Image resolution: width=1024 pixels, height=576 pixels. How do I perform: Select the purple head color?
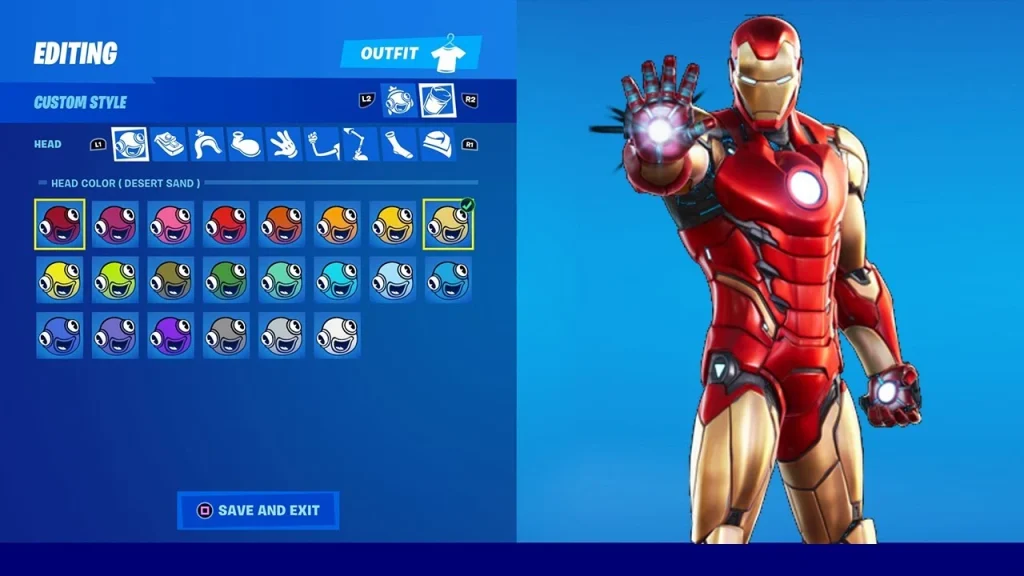(171, 335)
